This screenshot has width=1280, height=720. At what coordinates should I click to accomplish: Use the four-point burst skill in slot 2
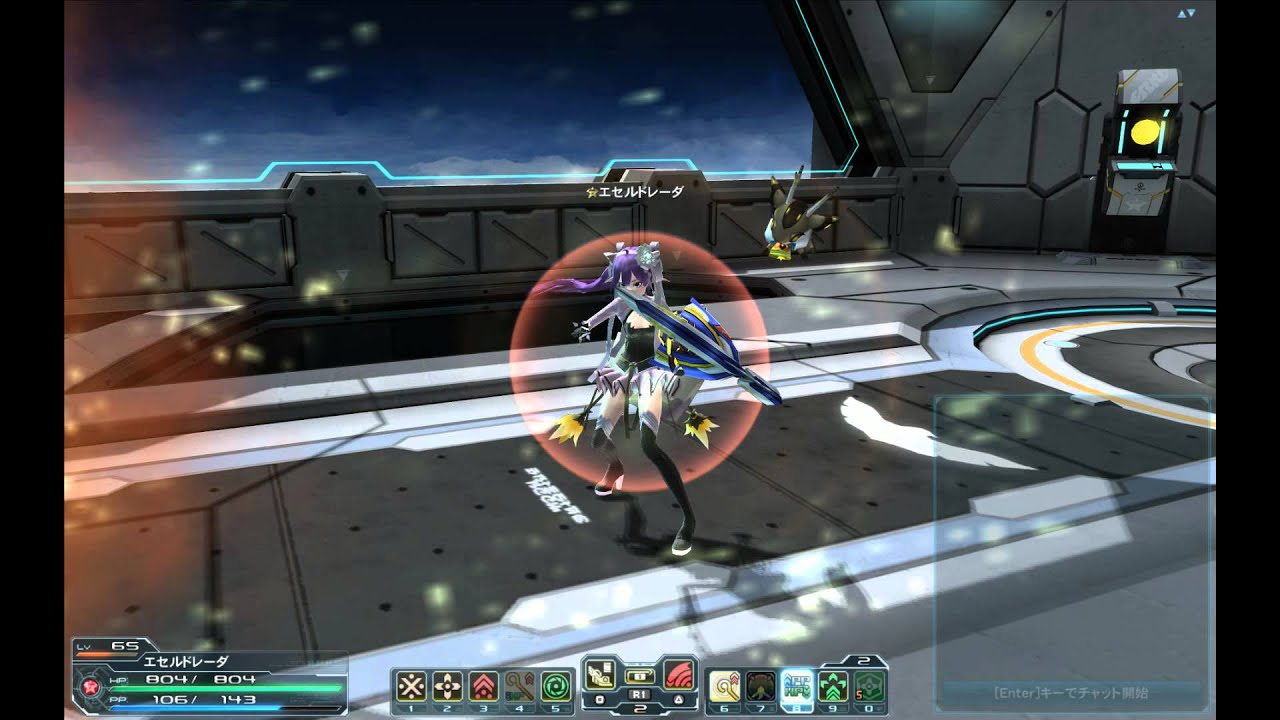coord(448,685)
